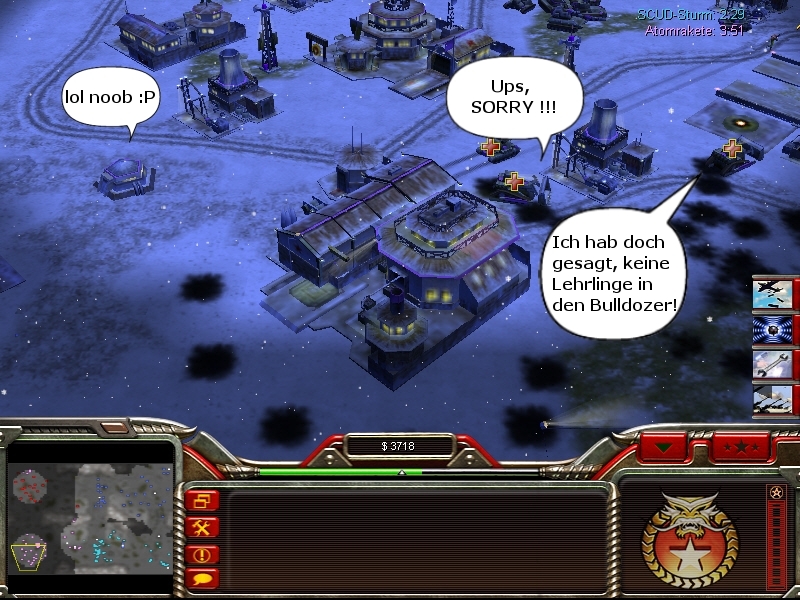Select the wrench and hammer button
Viewport: 800px width, 600px height.
(204, 527)
